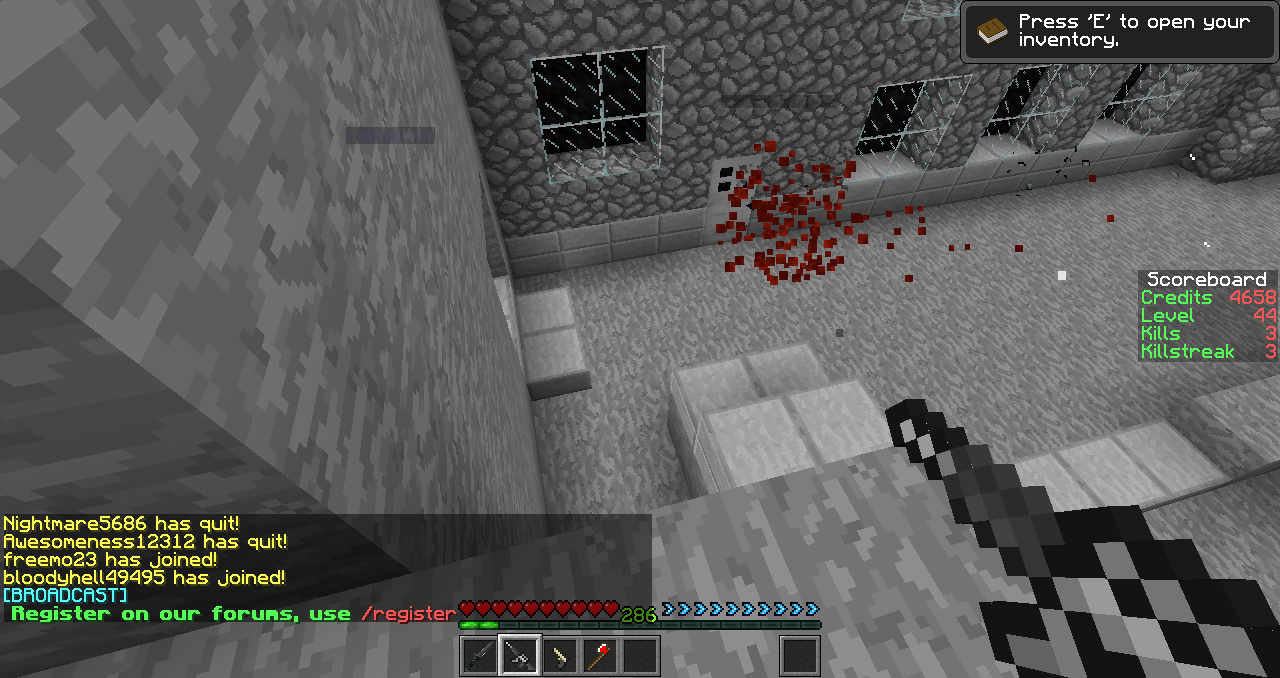Select the assault rifle hotbar slot
The width and height of the screenshot is (1280, 678).
click(x=520, y=656)
